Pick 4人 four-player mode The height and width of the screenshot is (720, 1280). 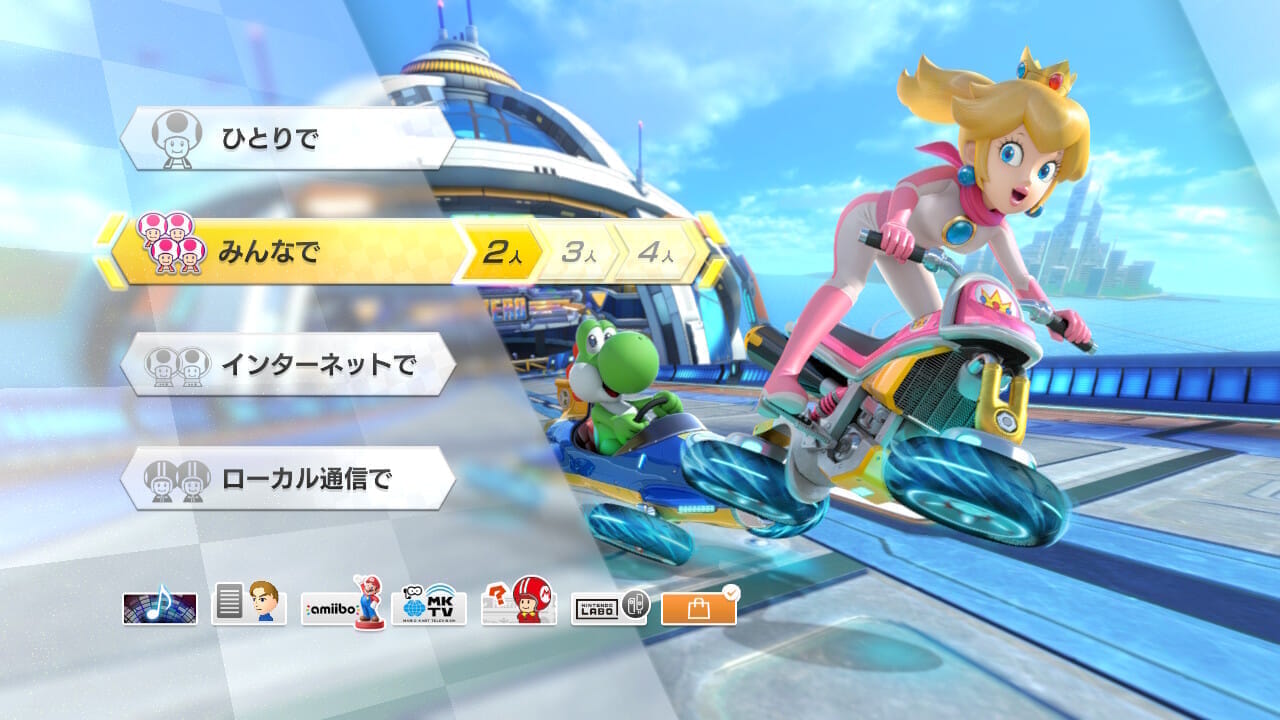pos(656,252)
